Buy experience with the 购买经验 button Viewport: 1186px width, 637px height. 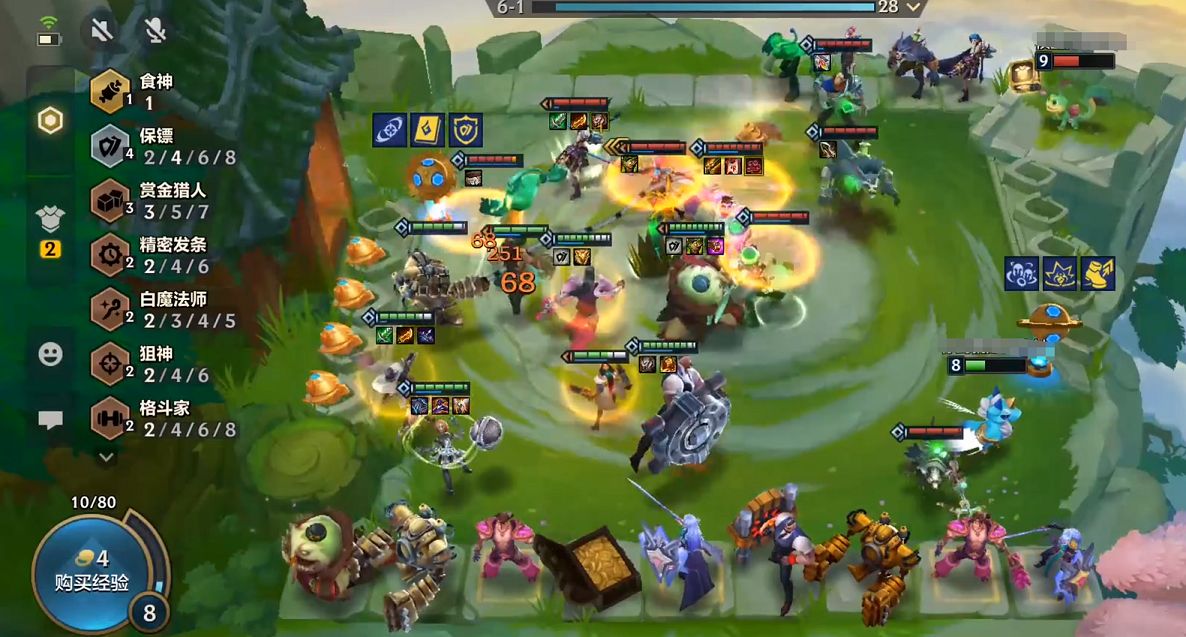coord(94,571)
